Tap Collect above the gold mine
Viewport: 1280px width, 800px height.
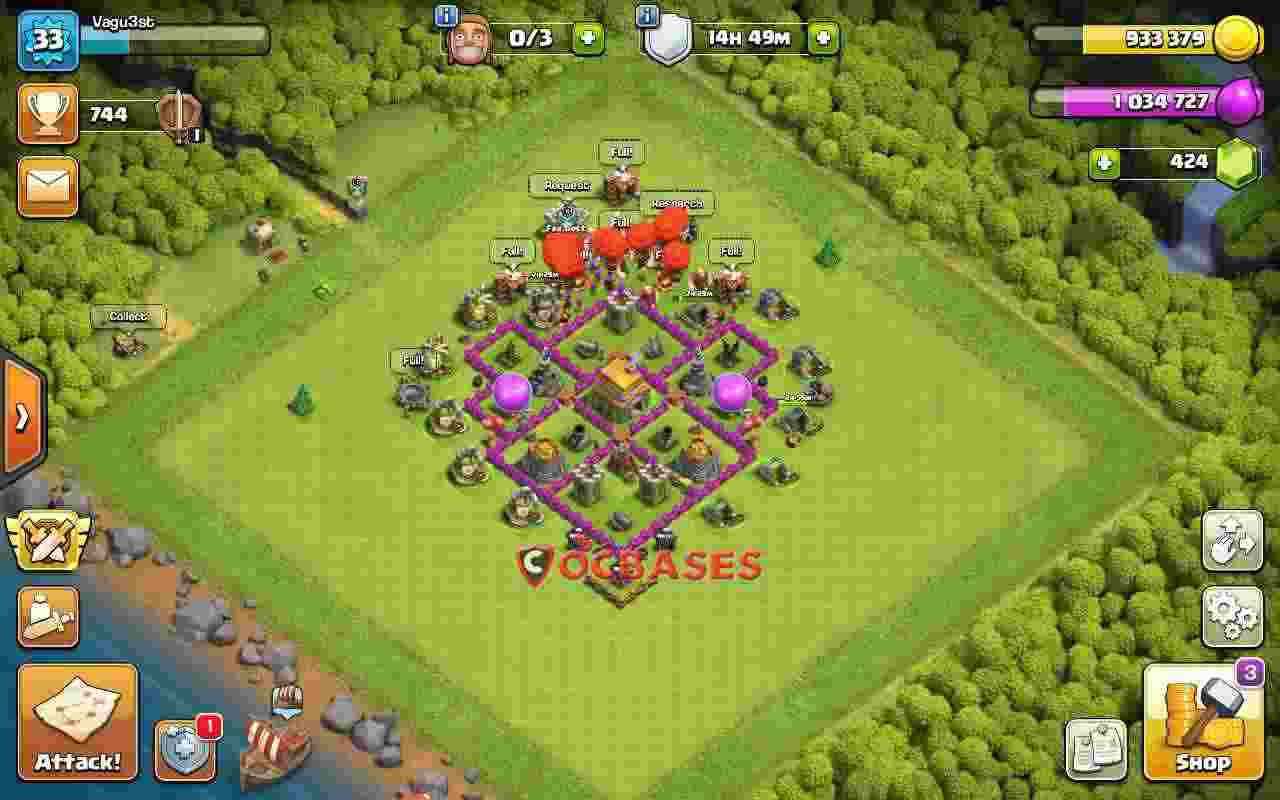[x=130, y=316]
